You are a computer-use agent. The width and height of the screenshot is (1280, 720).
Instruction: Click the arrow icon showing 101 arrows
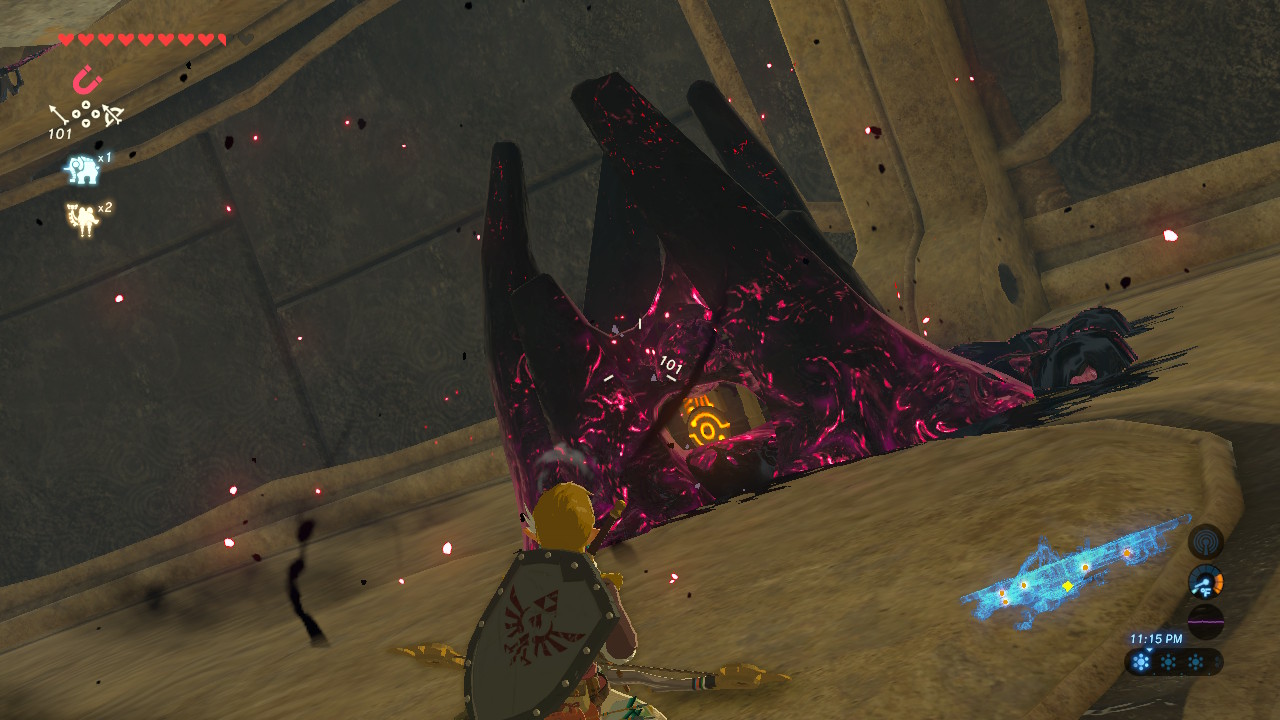(60, 117)
